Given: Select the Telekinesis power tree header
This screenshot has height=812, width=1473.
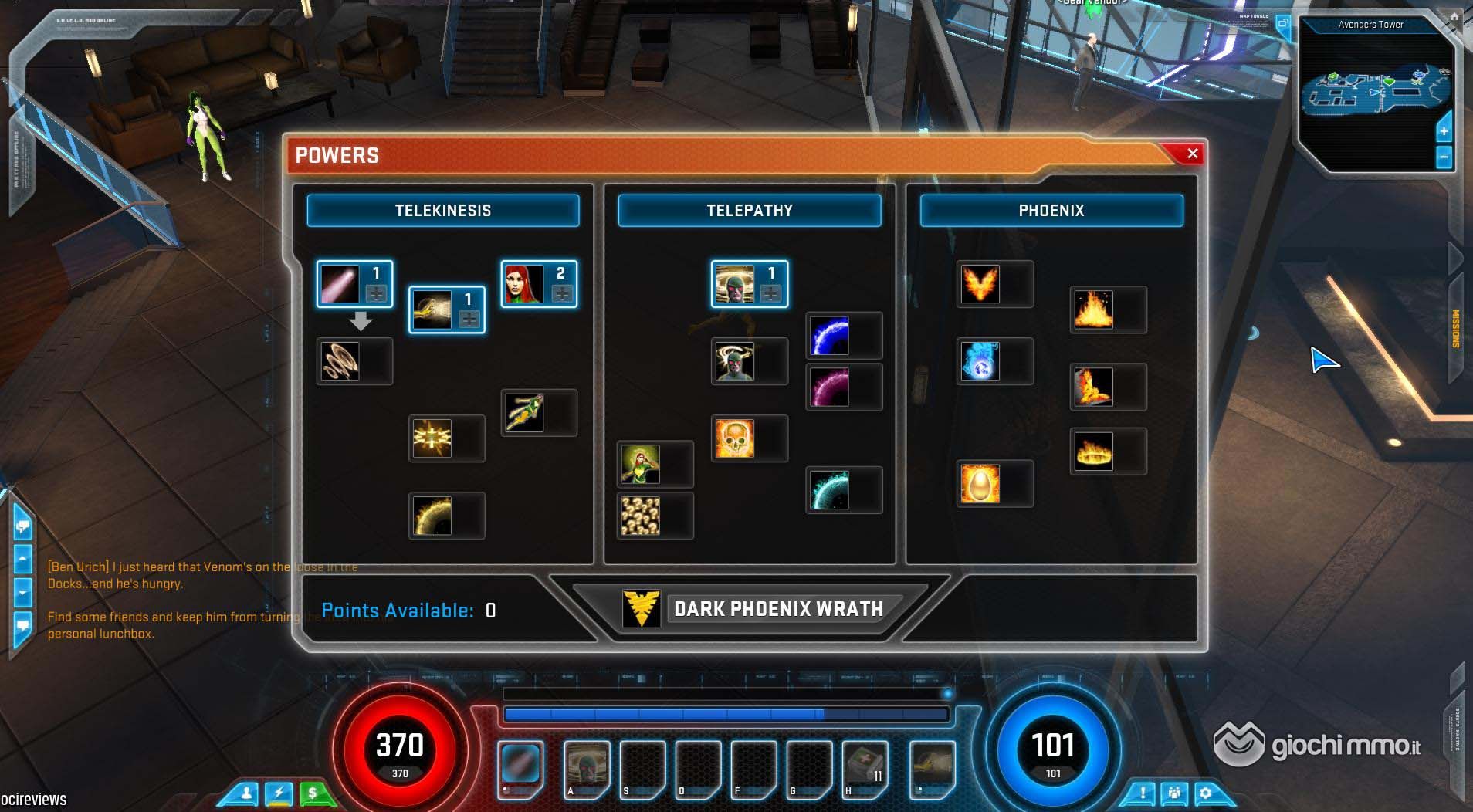Looking at the screenshot, I should [442, 211].
